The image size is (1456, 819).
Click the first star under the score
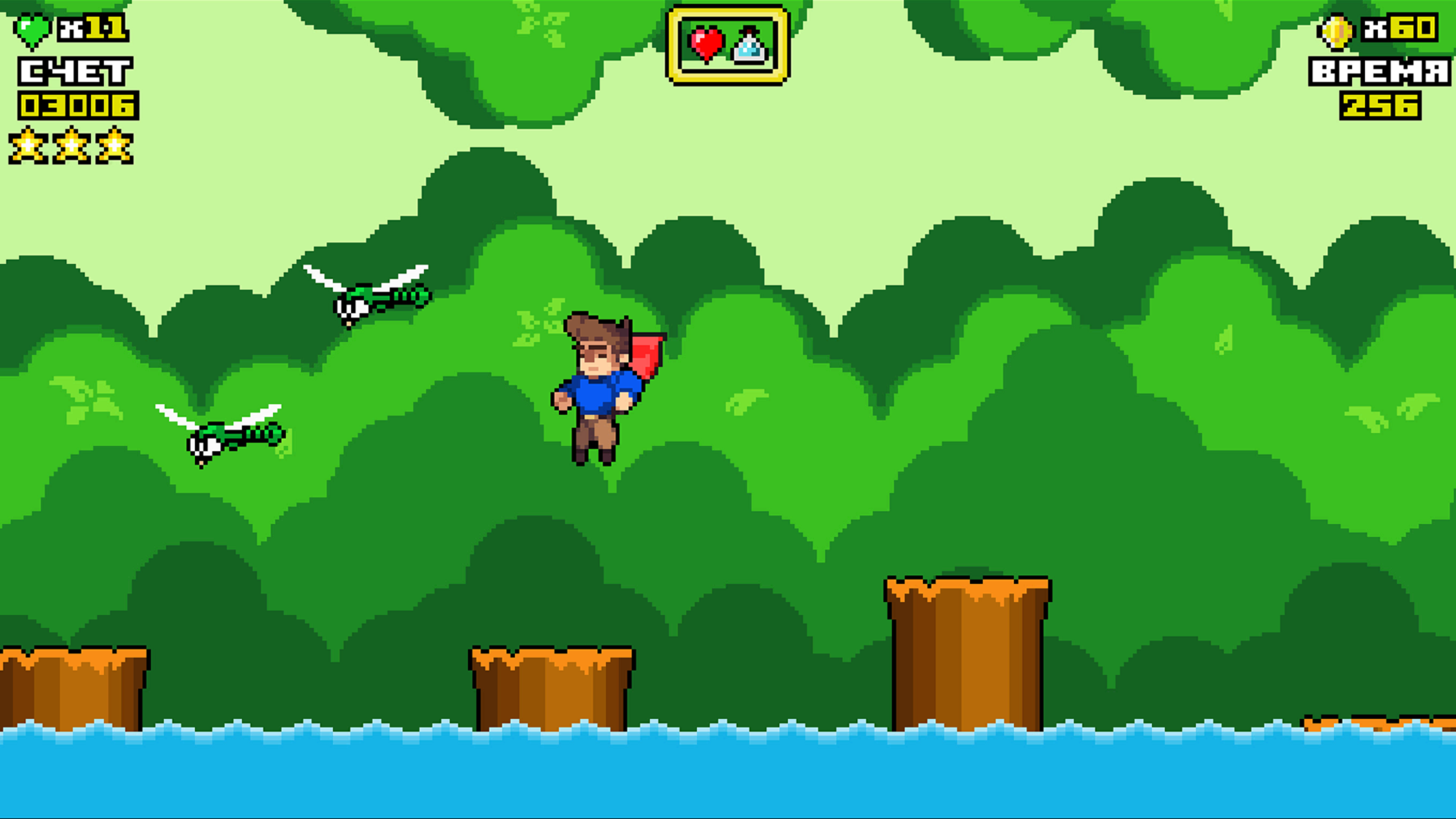pyautogui.click(x=30, y=146)
